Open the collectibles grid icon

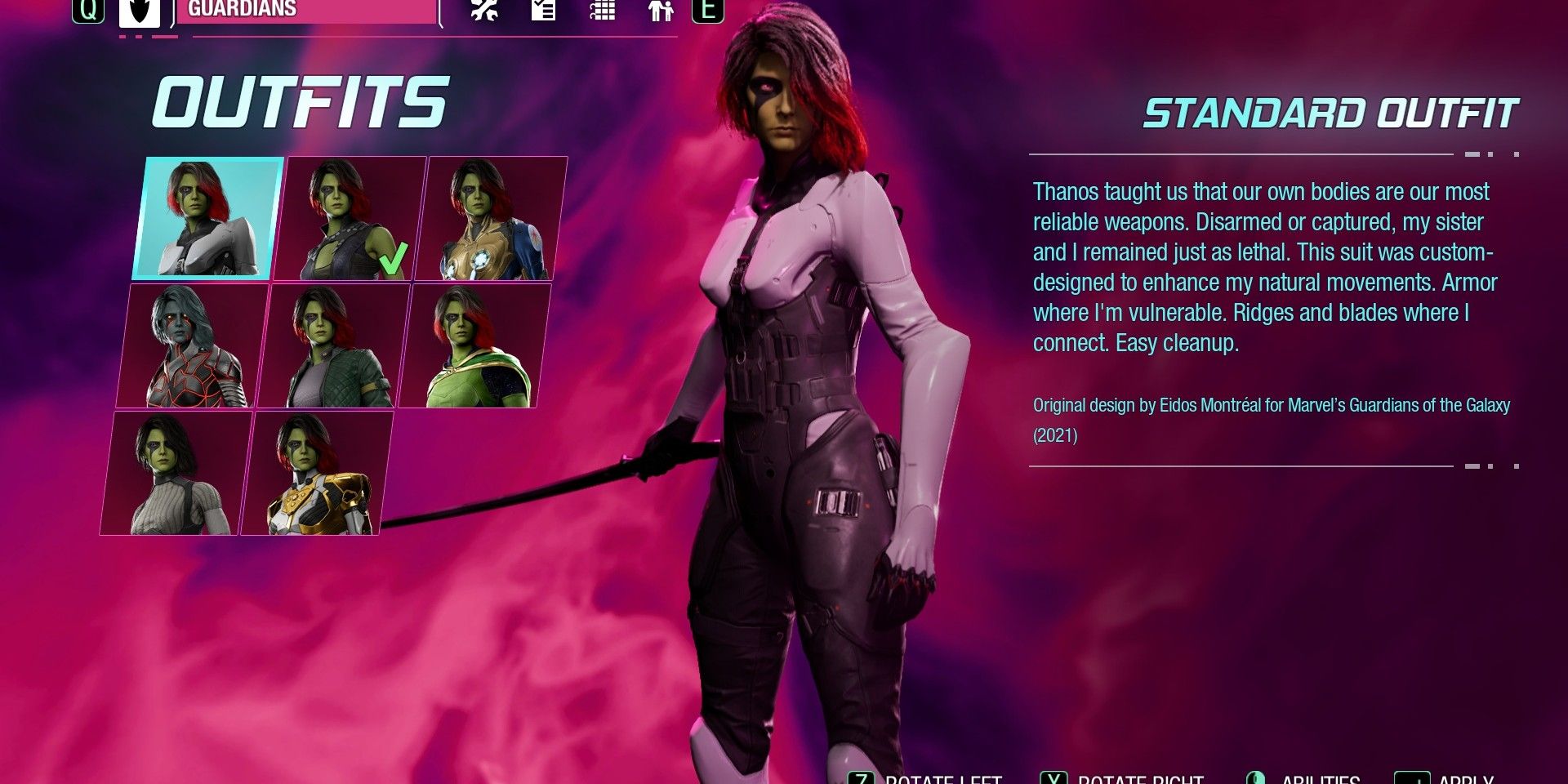click(x=603, y=12)
